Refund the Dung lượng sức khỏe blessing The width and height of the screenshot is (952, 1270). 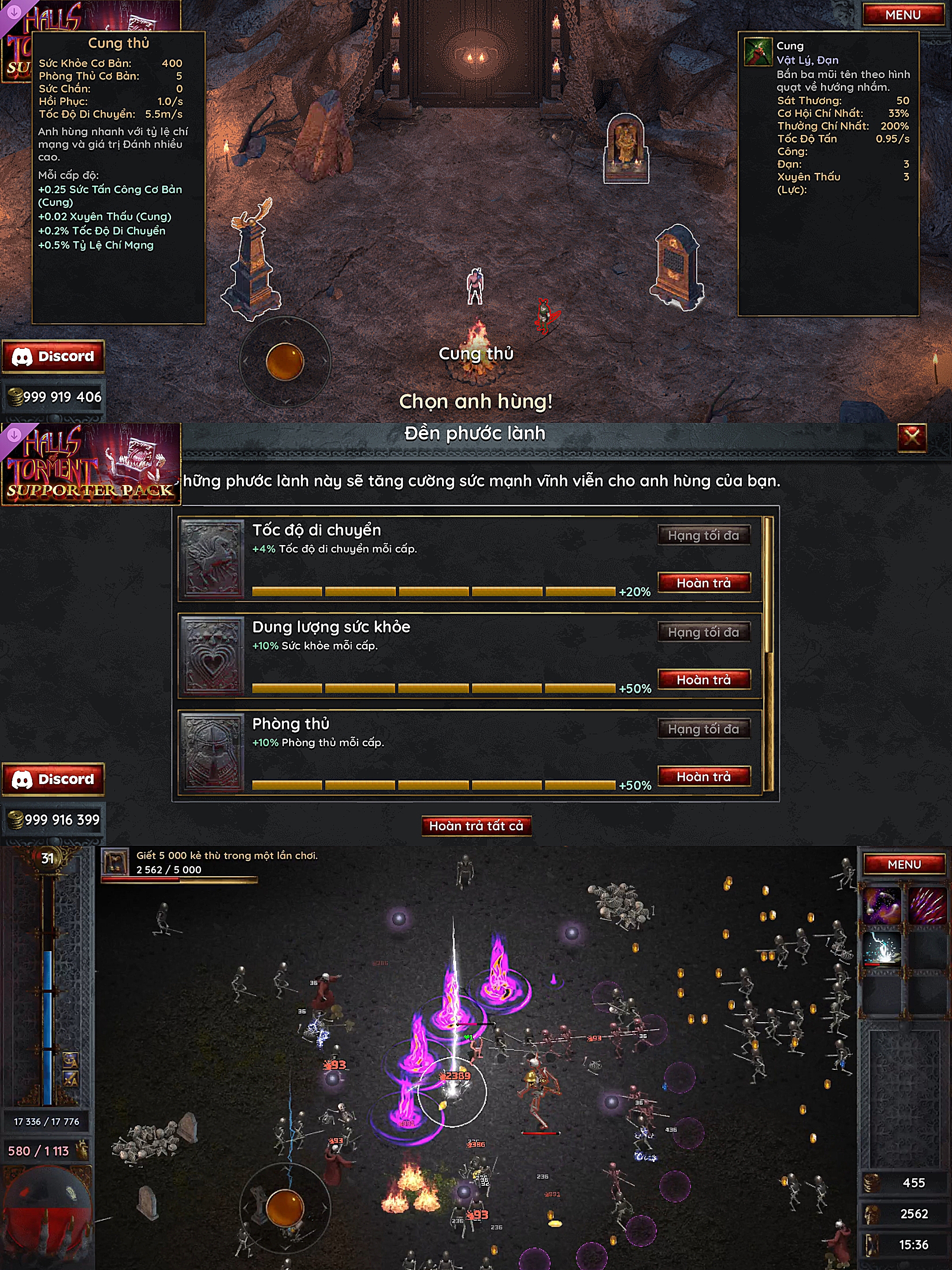703,680
